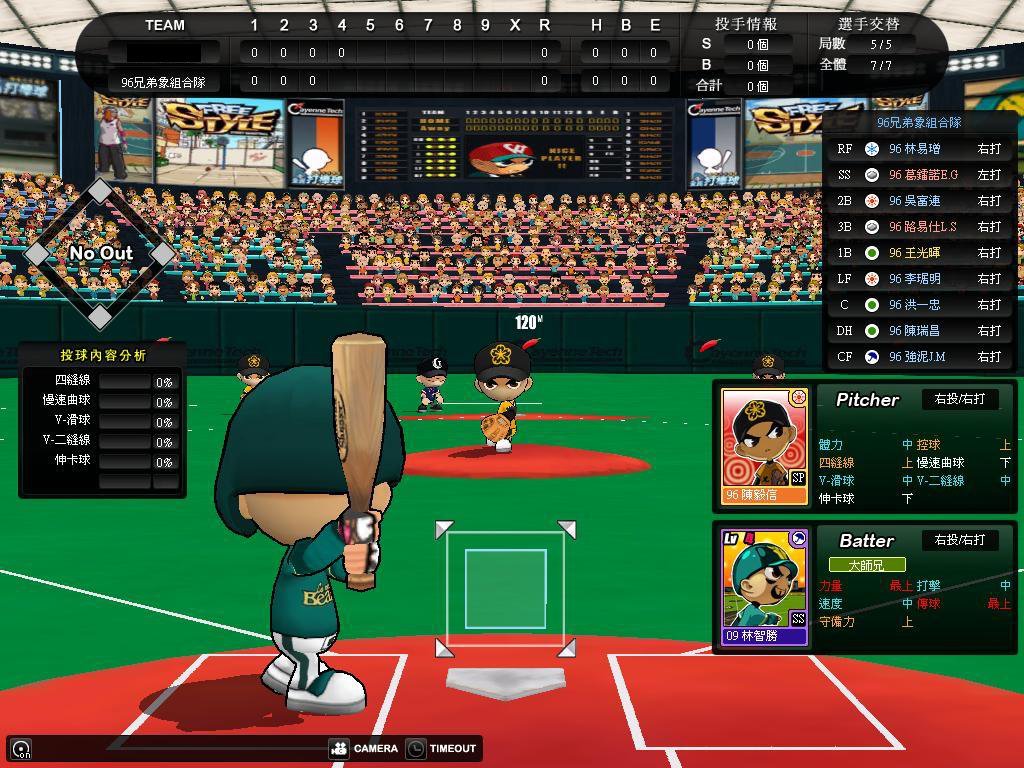
Task: Choose 2B 吳富連 from the lineup list
Action: point(919,201)
